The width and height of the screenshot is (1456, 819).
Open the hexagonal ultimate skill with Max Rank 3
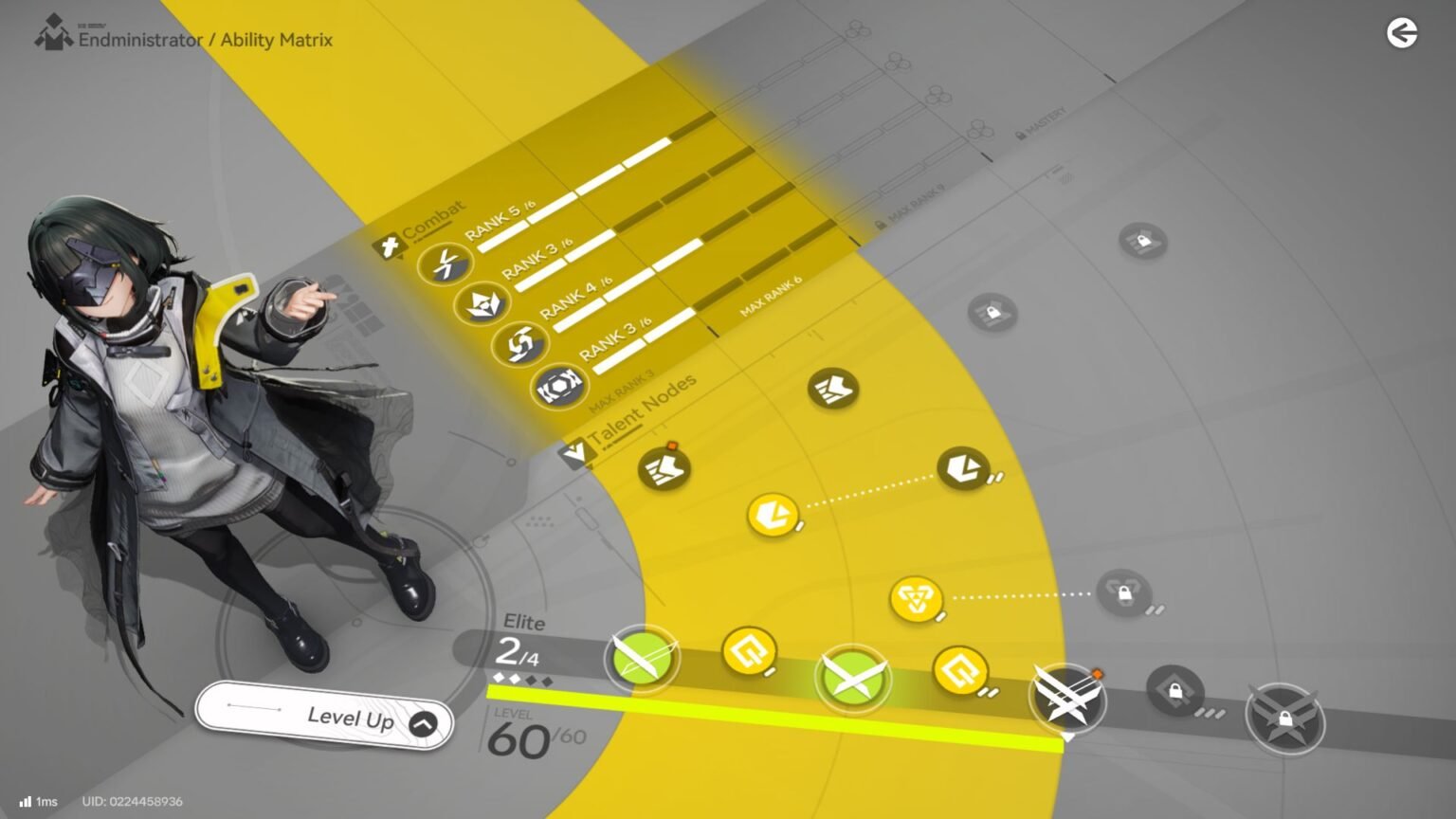561,384
